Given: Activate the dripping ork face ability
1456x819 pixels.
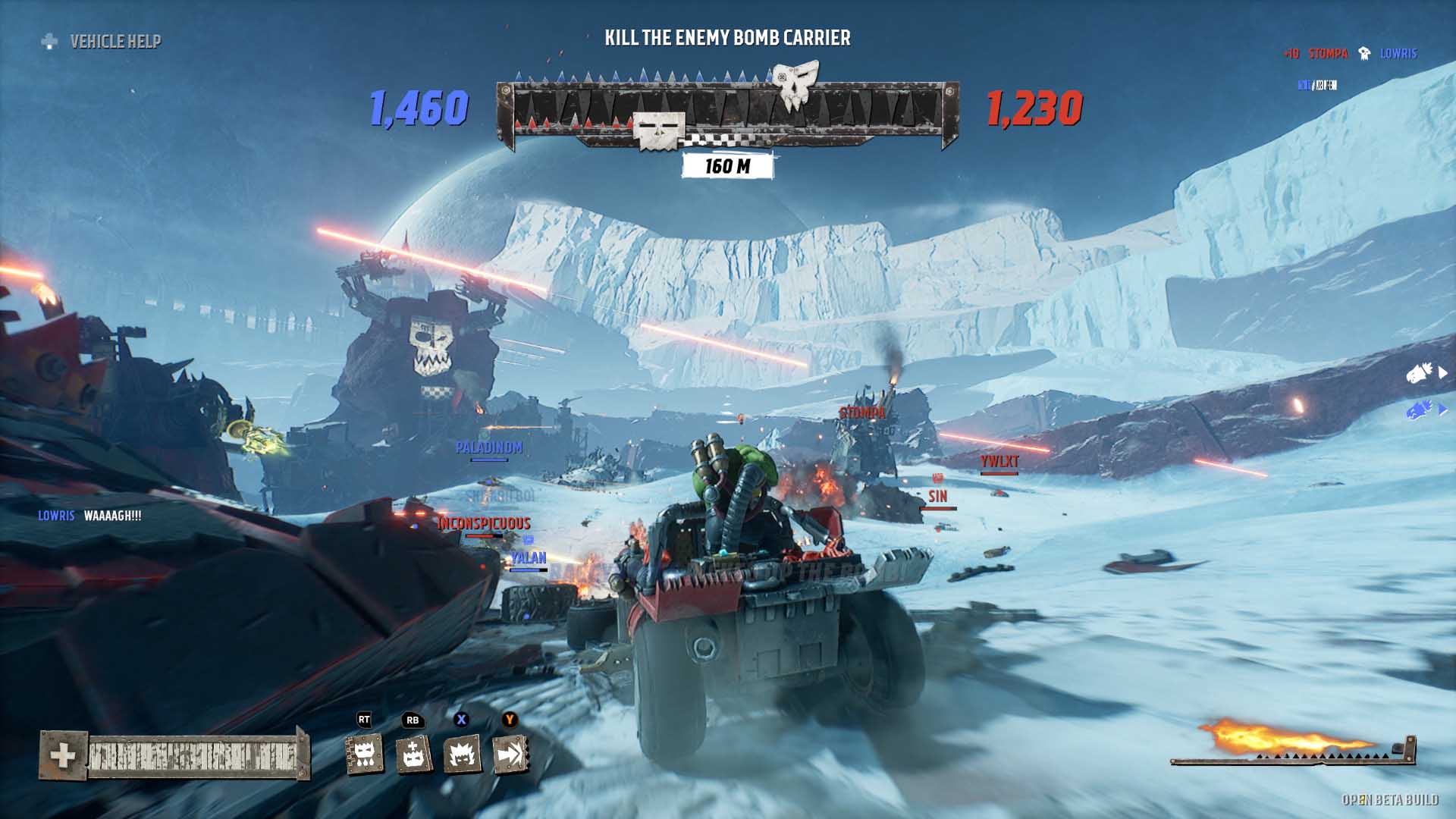Looking at the screenshot, I should coord(365,755).
